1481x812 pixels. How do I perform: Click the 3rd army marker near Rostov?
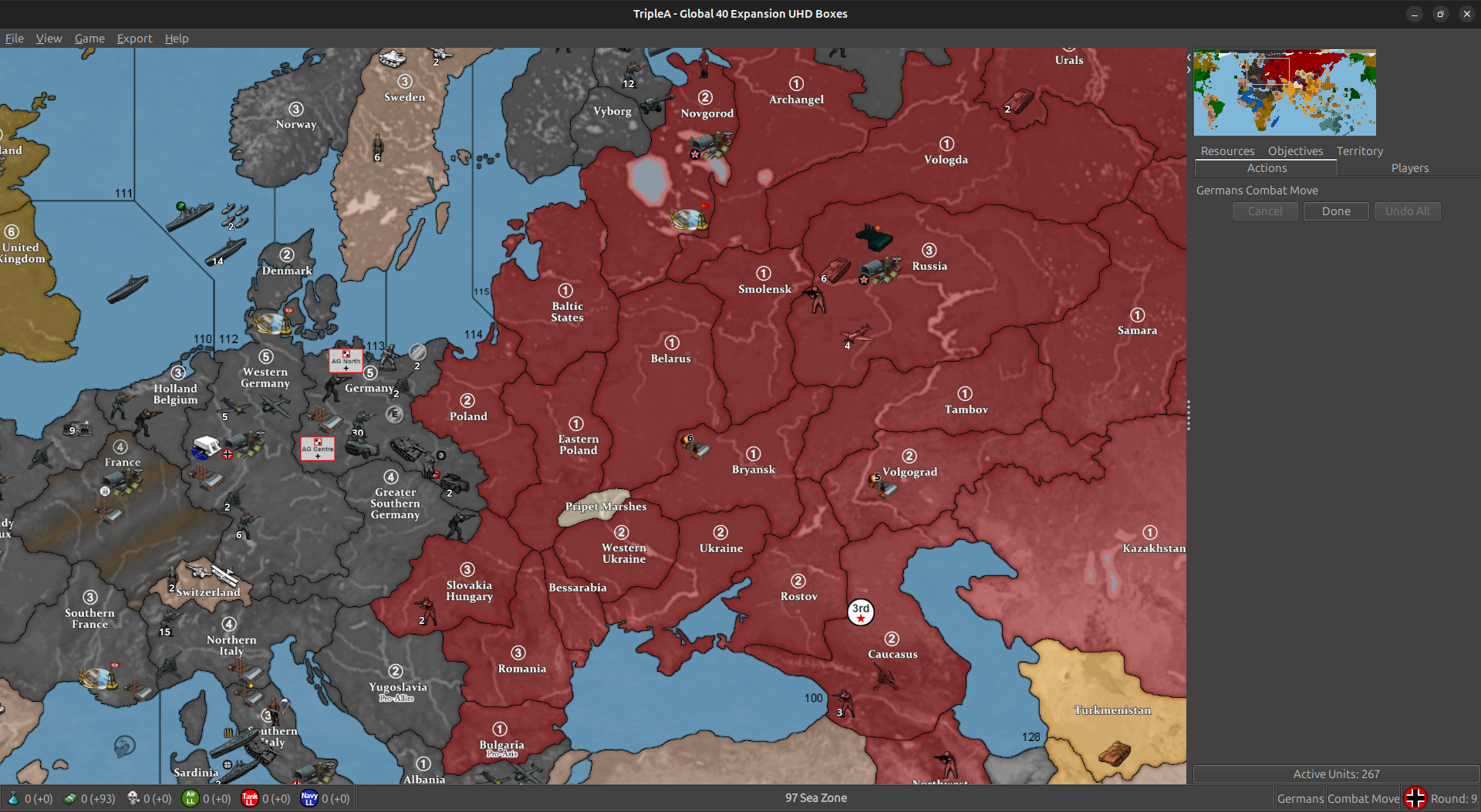tap(860, 612)
